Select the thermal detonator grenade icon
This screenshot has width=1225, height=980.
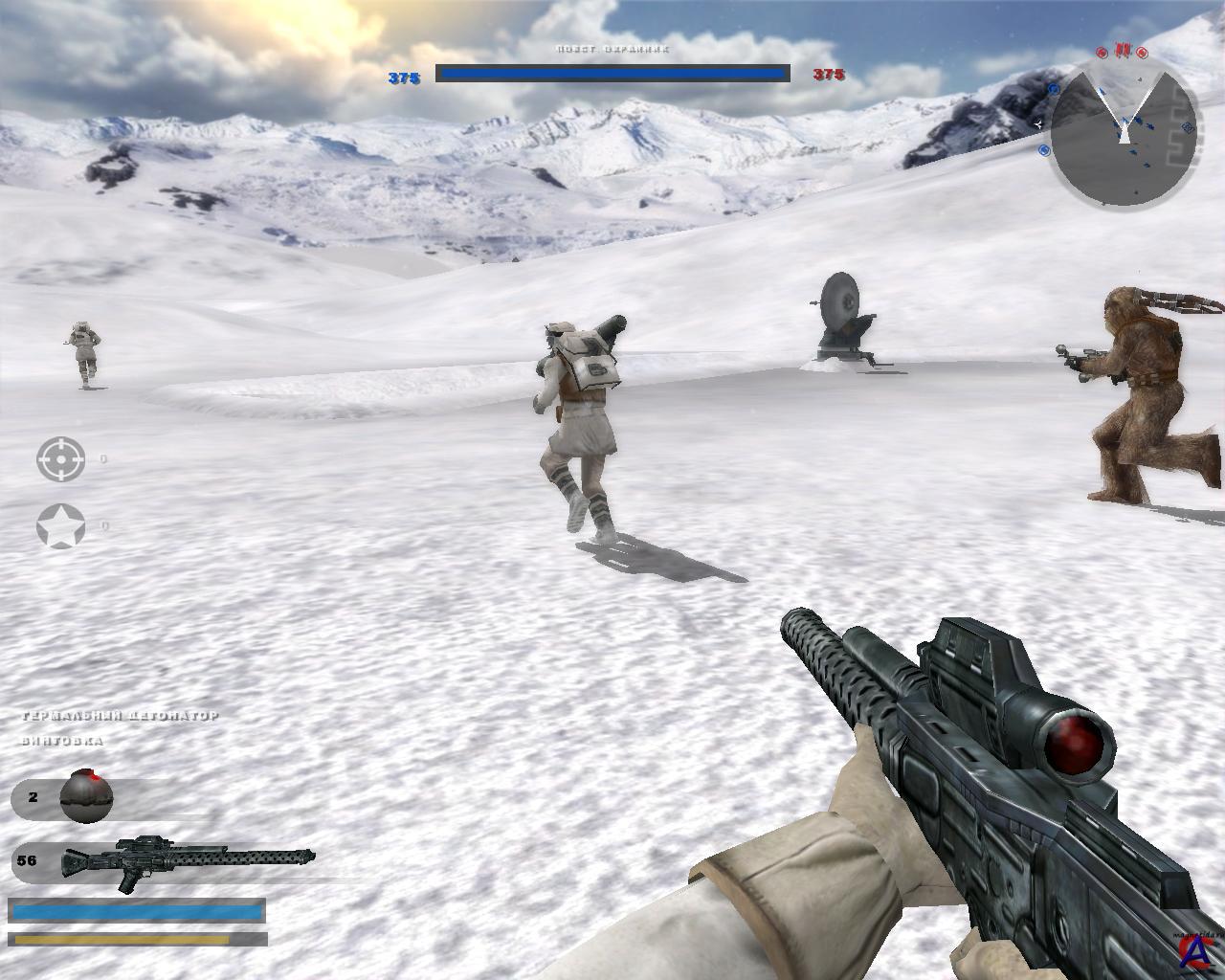pyautogui.click(x=86, y=796)
